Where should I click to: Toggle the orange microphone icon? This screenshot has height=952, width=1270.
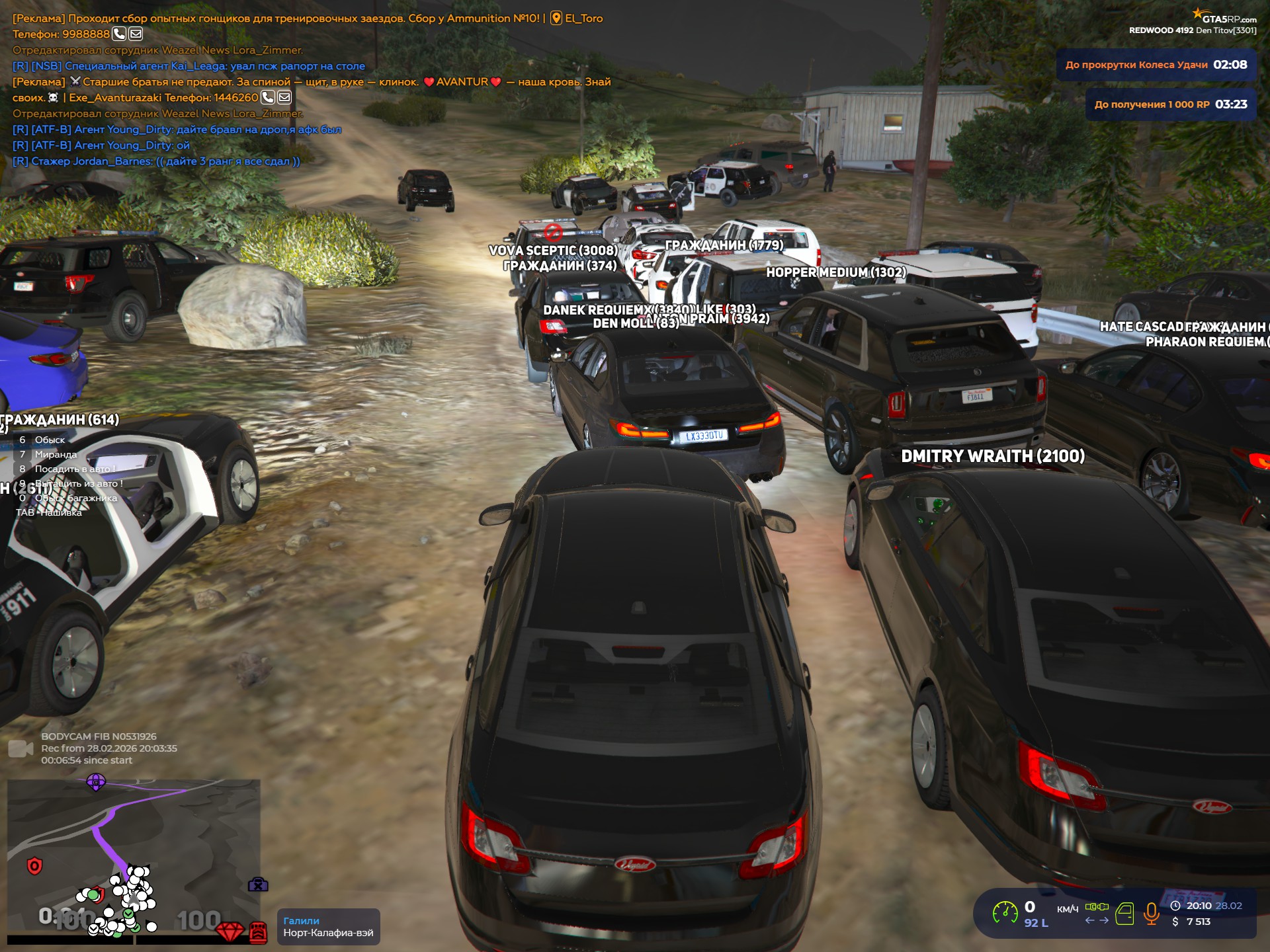click(x=1151, y=914)
